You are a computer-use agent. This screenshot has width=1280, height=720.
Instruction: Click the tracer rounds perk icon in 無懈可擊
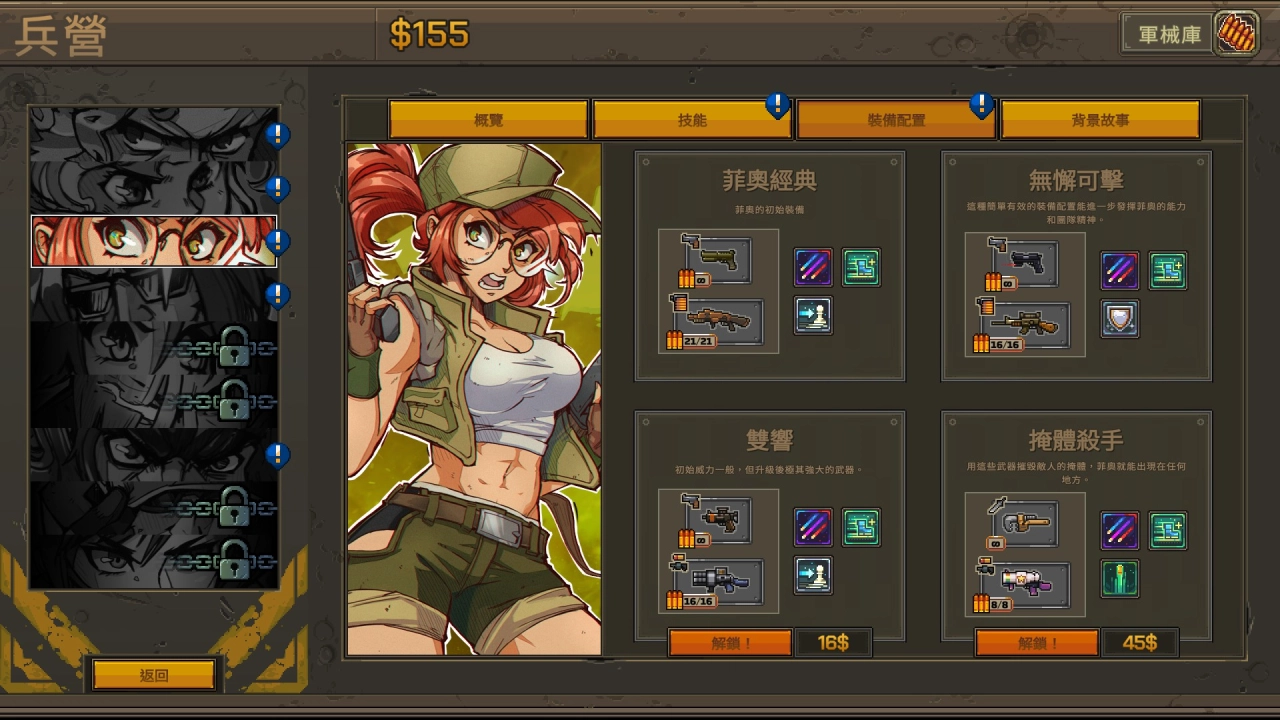(x=1119, y=270)
